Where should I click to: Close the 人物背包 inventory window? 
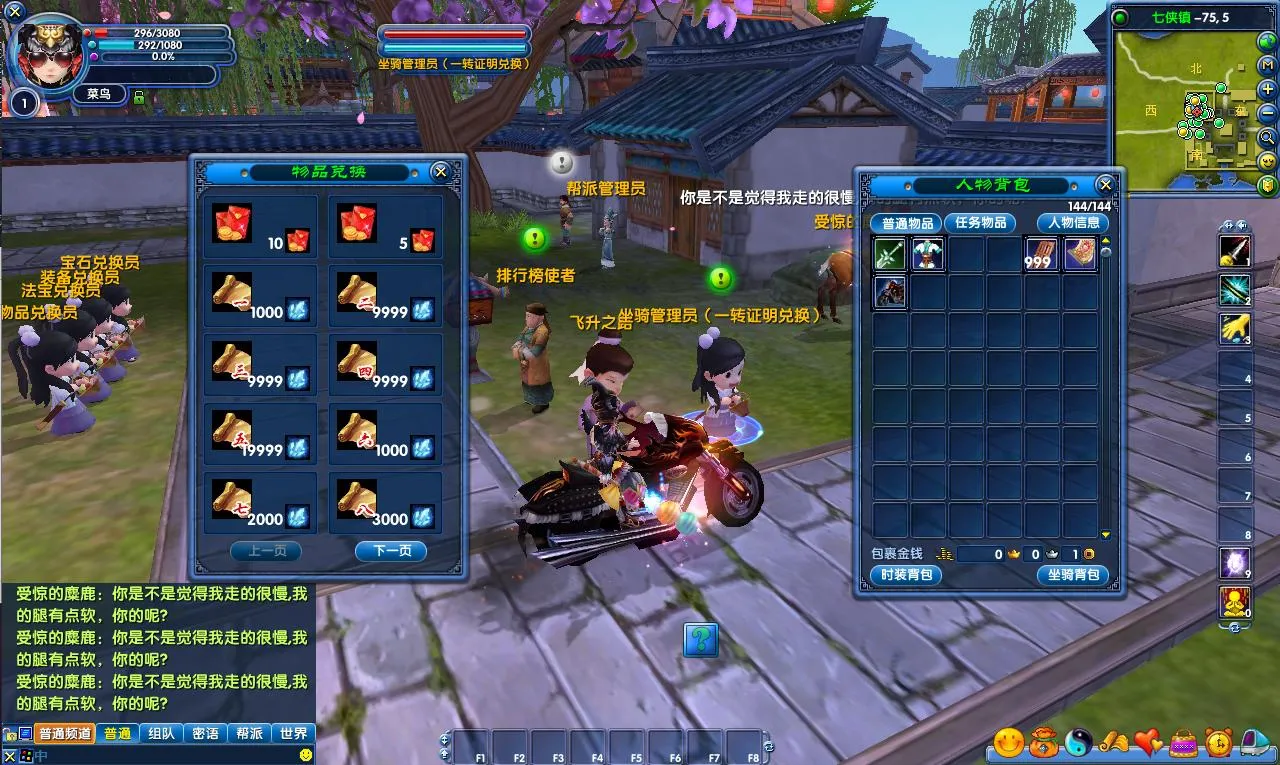pos(1105,185)
